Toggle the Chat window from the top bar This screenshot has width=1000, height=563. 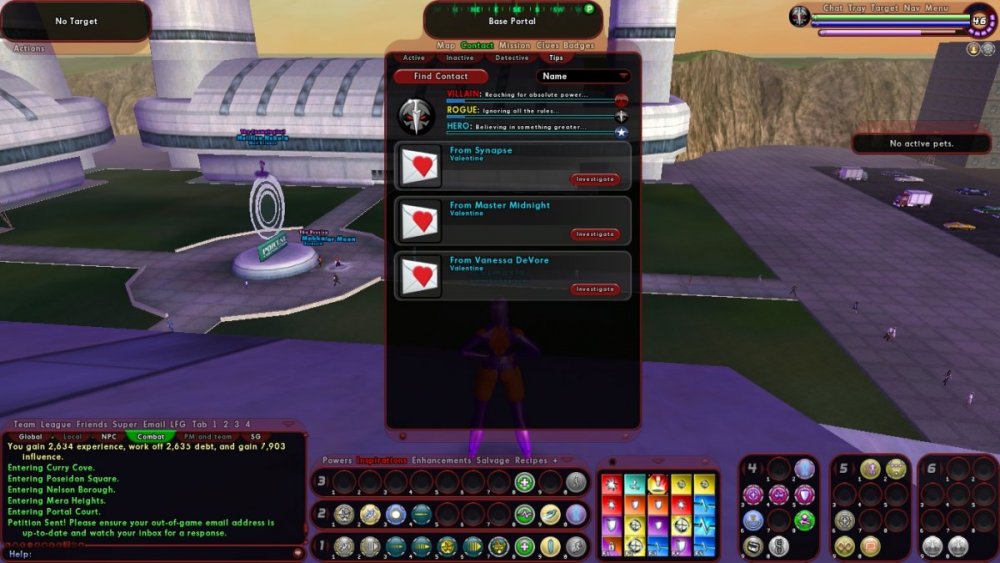pos(833,8)
